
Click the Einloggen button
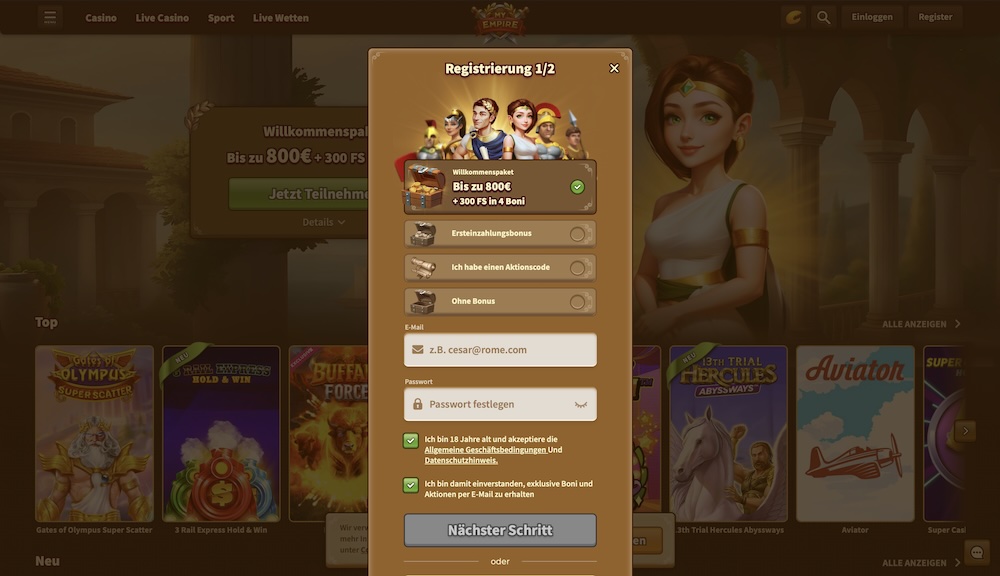pos(872,17)
